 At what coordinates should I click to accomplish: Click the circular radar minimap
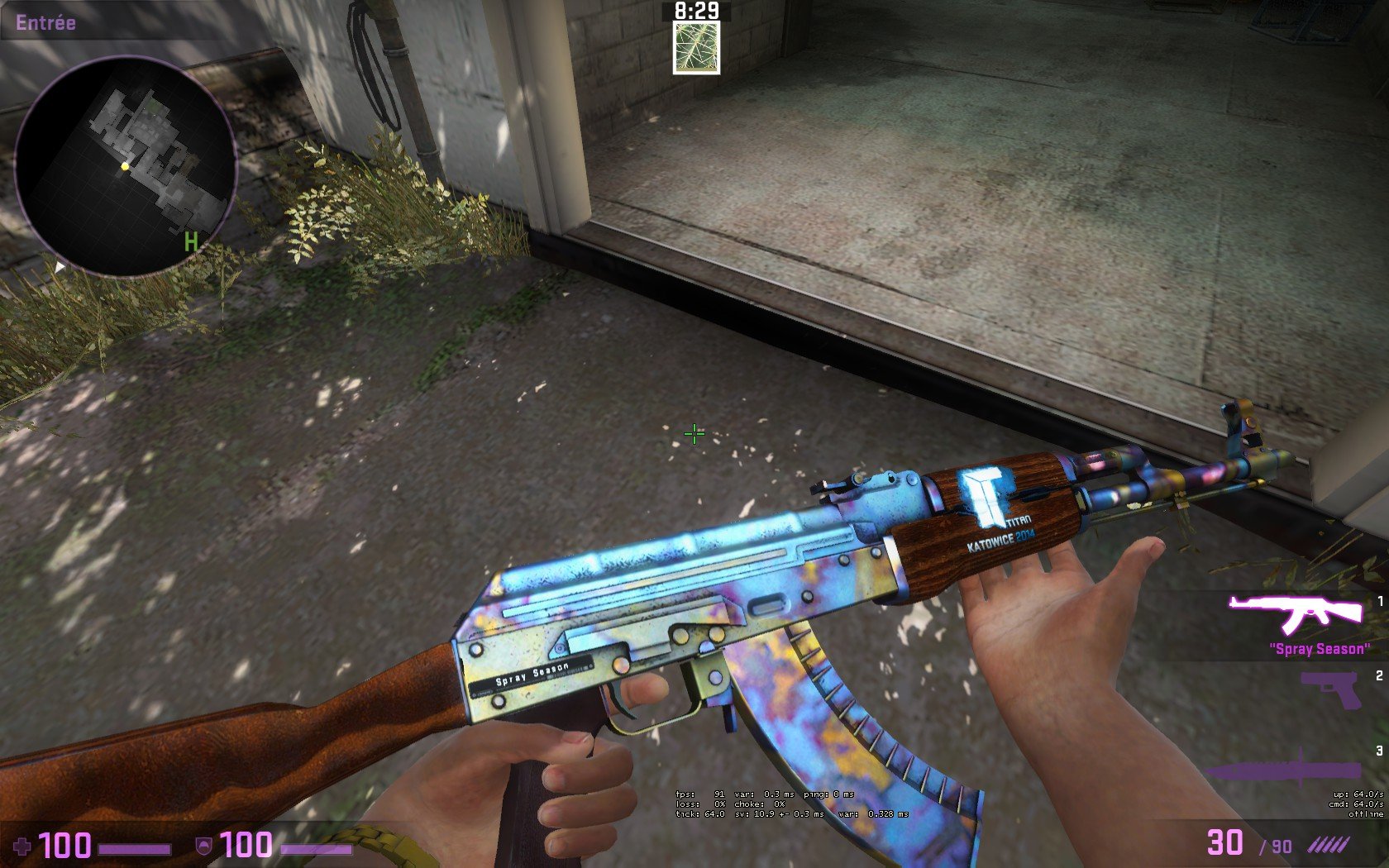tap(126, 166)
